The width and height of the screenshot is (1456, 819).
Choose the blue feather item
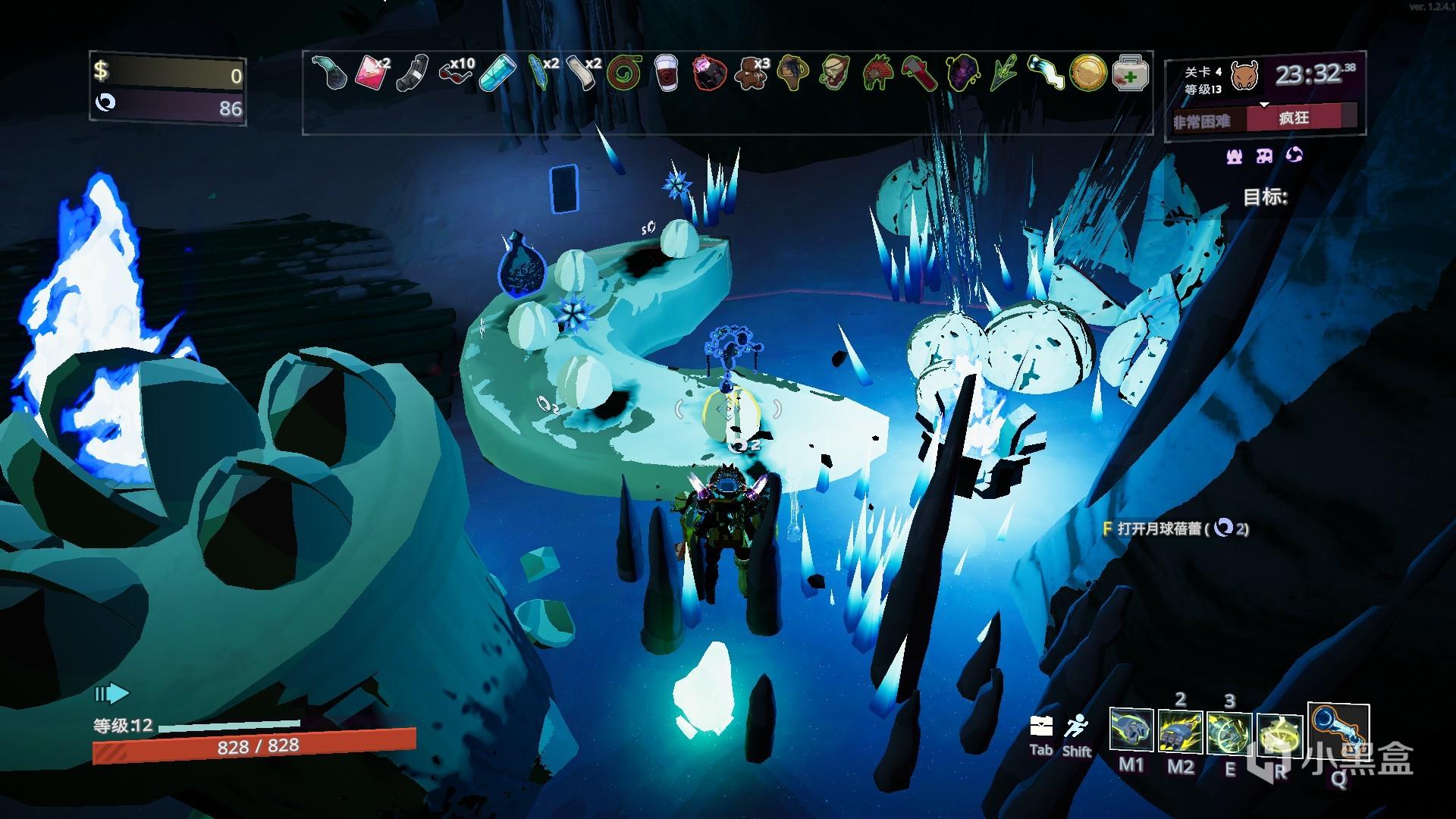(x=540, y=74)
